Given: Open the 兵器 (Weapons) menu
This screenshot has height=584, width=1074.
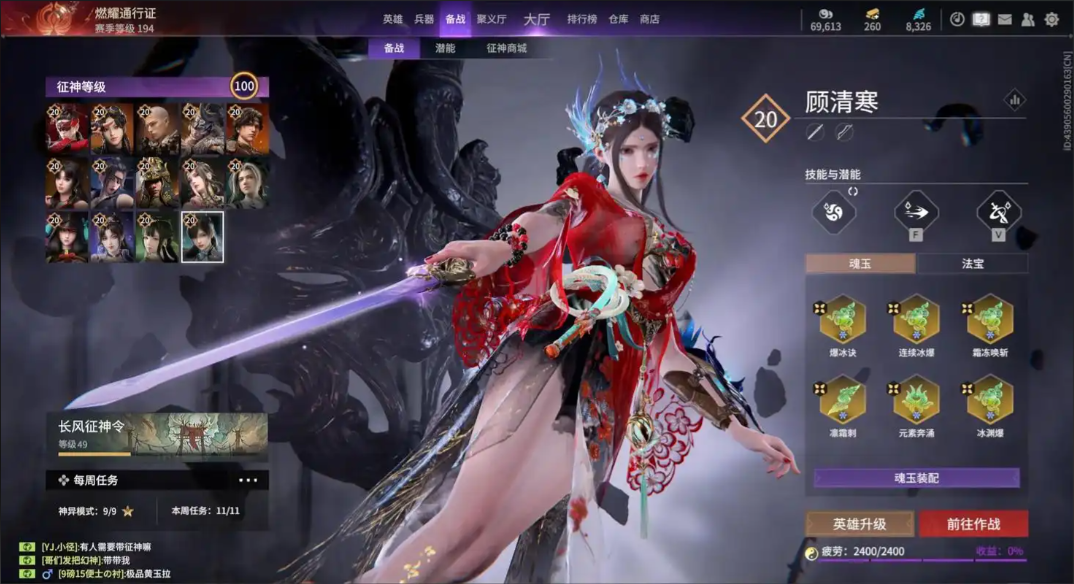Looking at the screenshot, I should (424, 19).
